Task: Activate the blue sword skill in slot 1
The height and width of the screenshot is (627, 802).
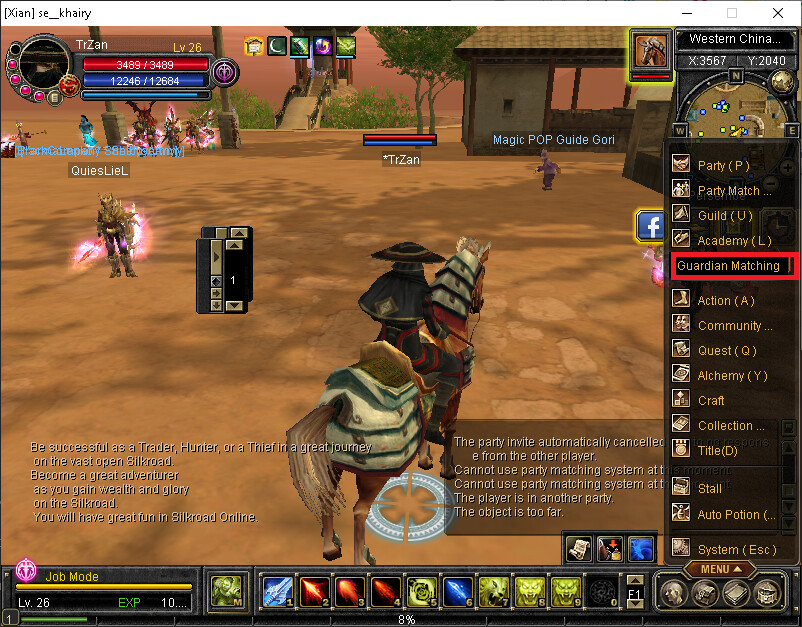Action: tap(276, 591)
